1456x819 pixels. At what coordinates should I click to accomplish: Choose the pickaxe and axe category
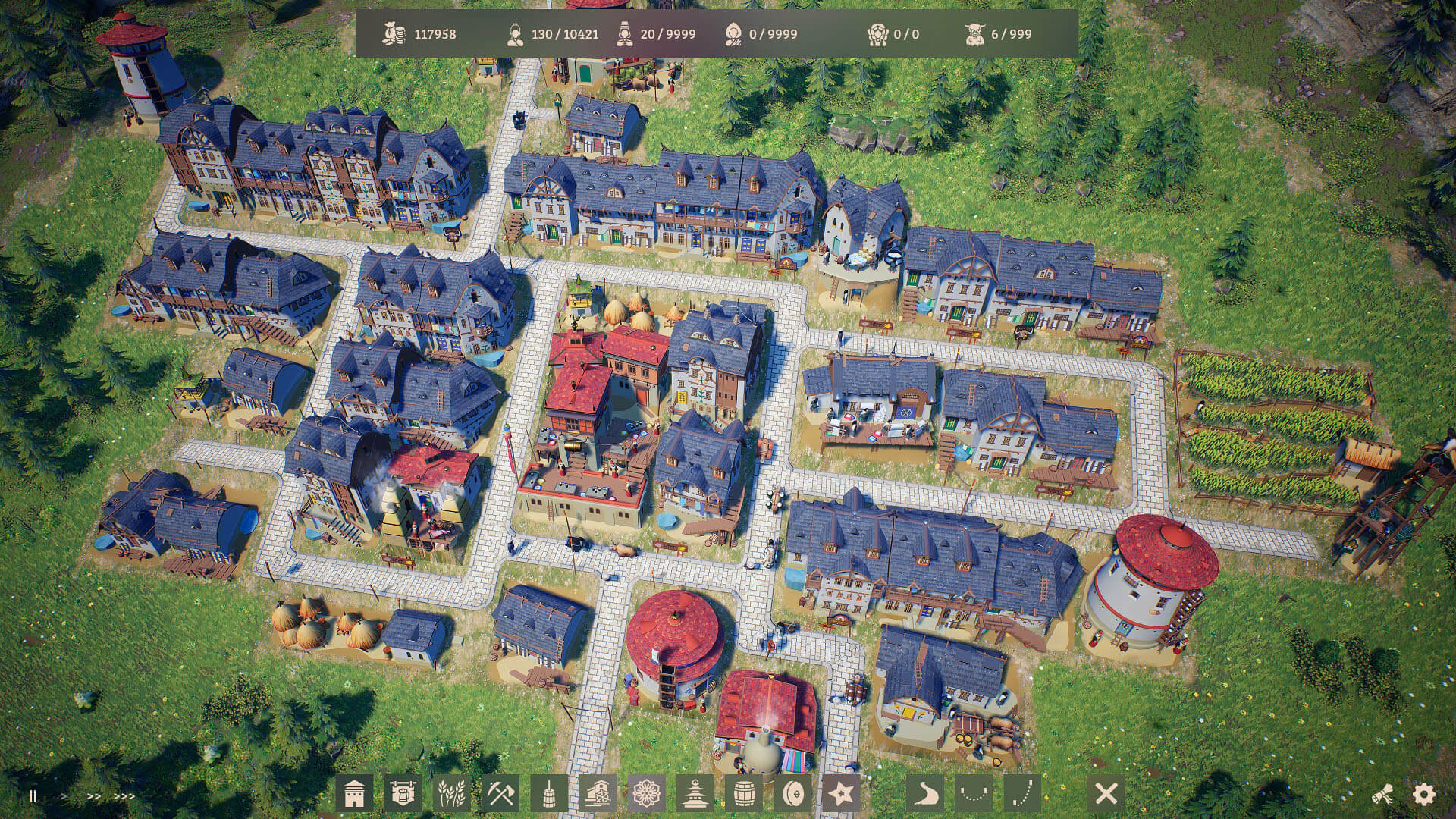[x=500, y=794]
